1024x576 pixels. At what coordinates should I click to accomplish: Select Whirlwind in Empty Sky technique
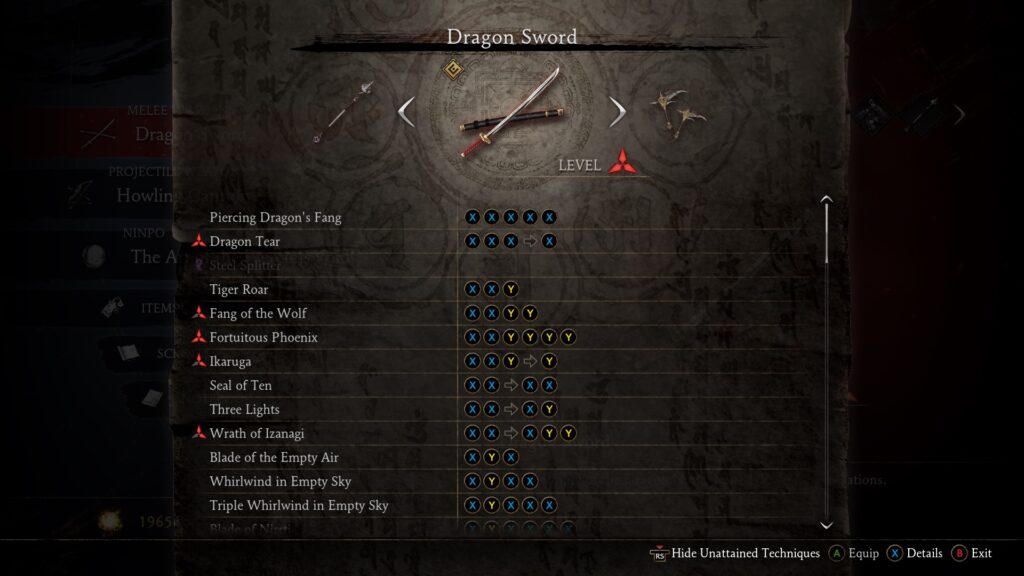(x=278, y=481)
